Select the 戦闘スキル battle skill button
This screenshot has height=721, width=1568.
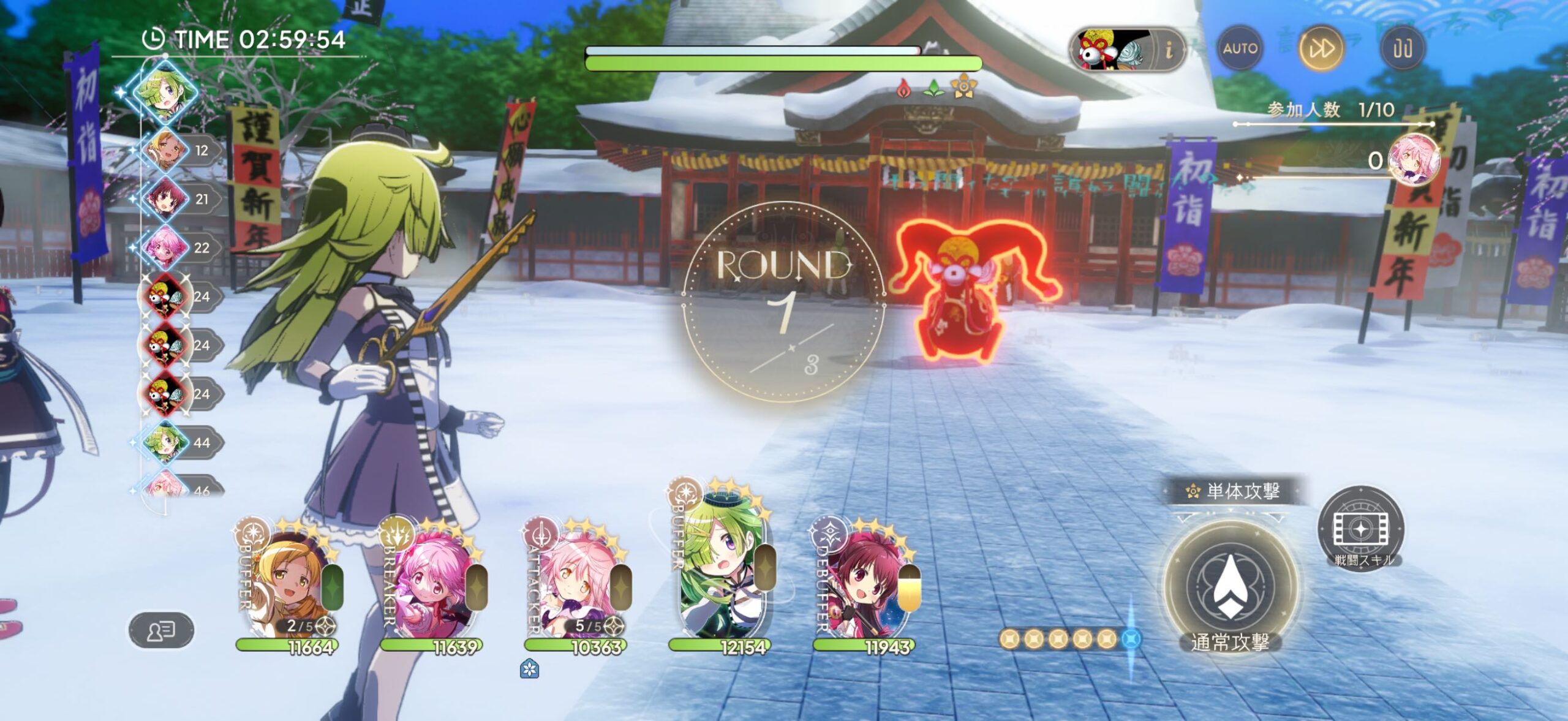tap(1360, 530)
